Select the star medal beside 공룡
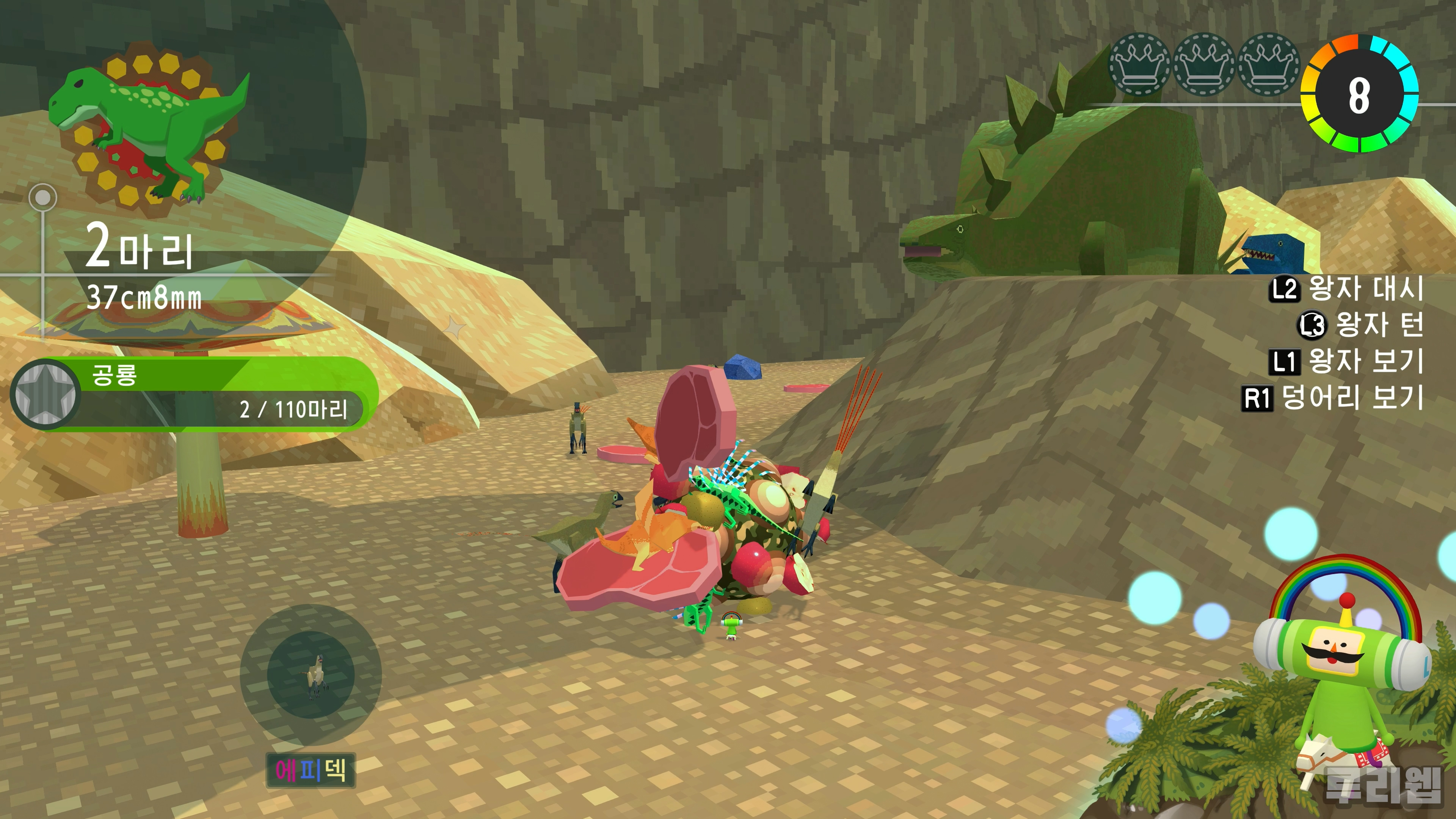Screen dimensions: 1456x819 point(45,394)
